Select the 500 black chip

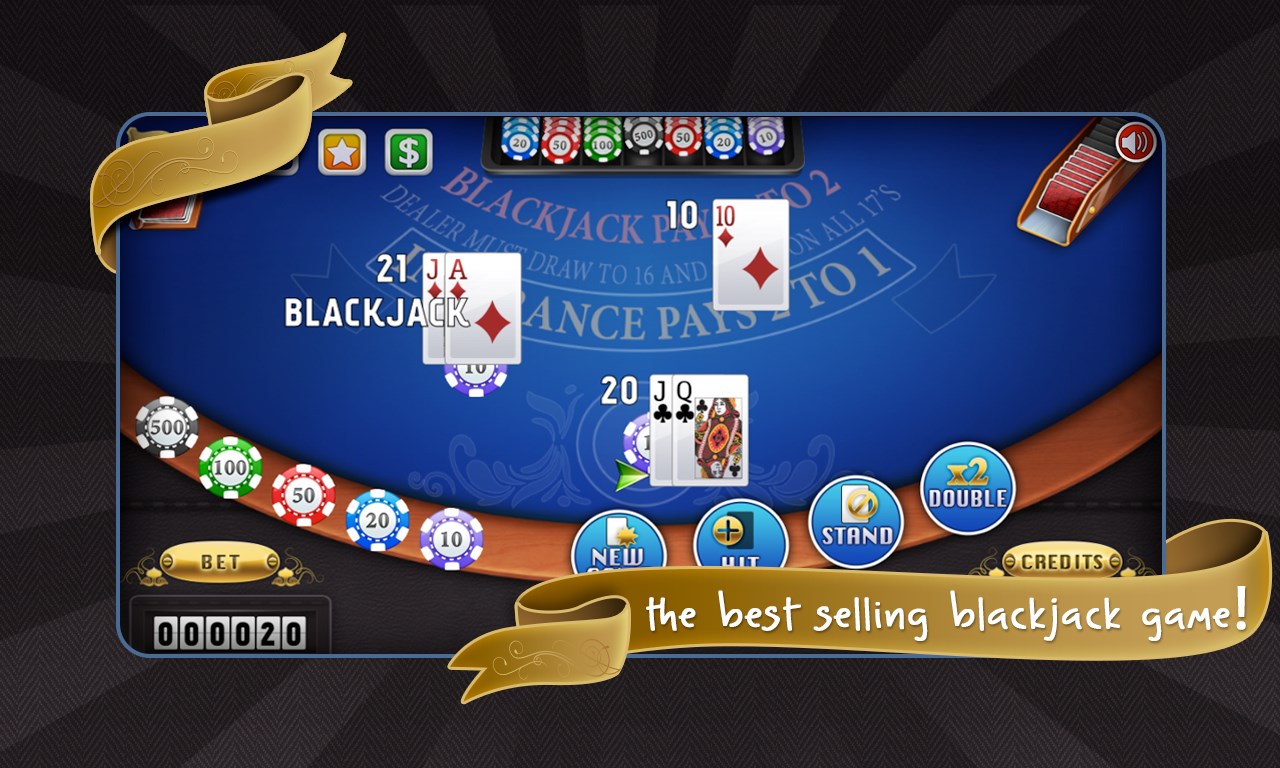click(166, 428)
